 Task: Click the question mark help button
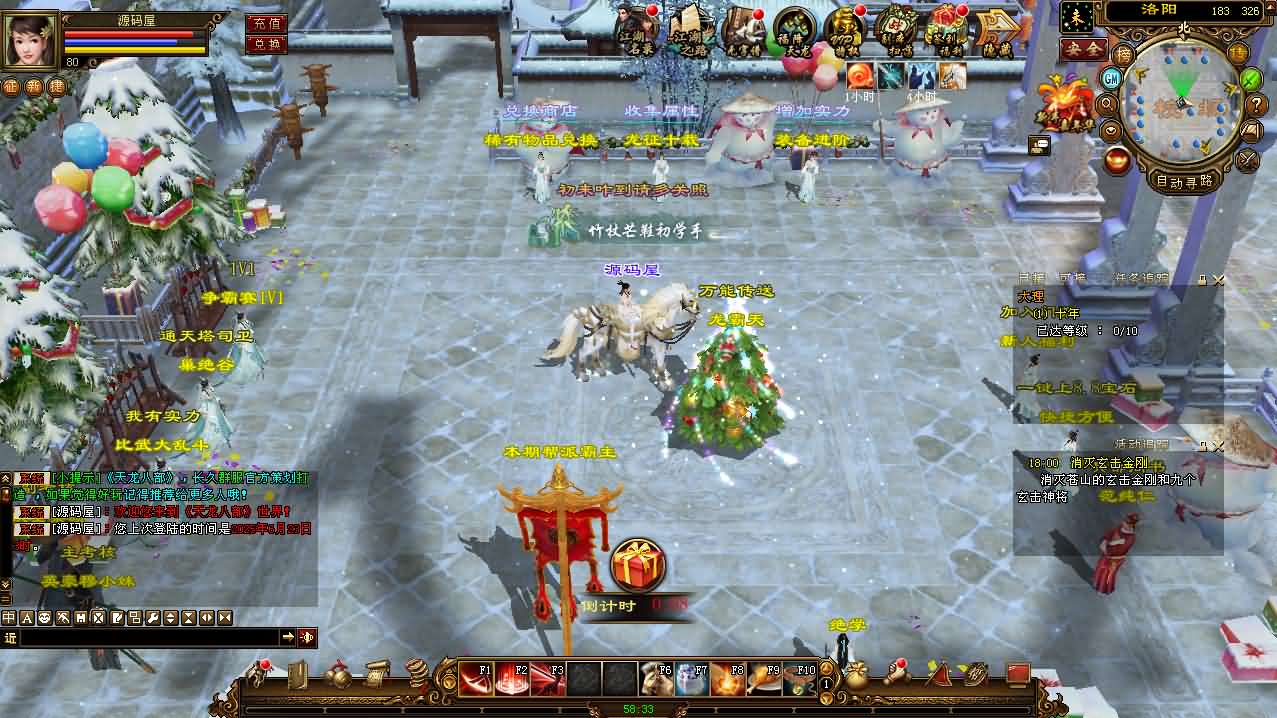tap(1258, 105)
